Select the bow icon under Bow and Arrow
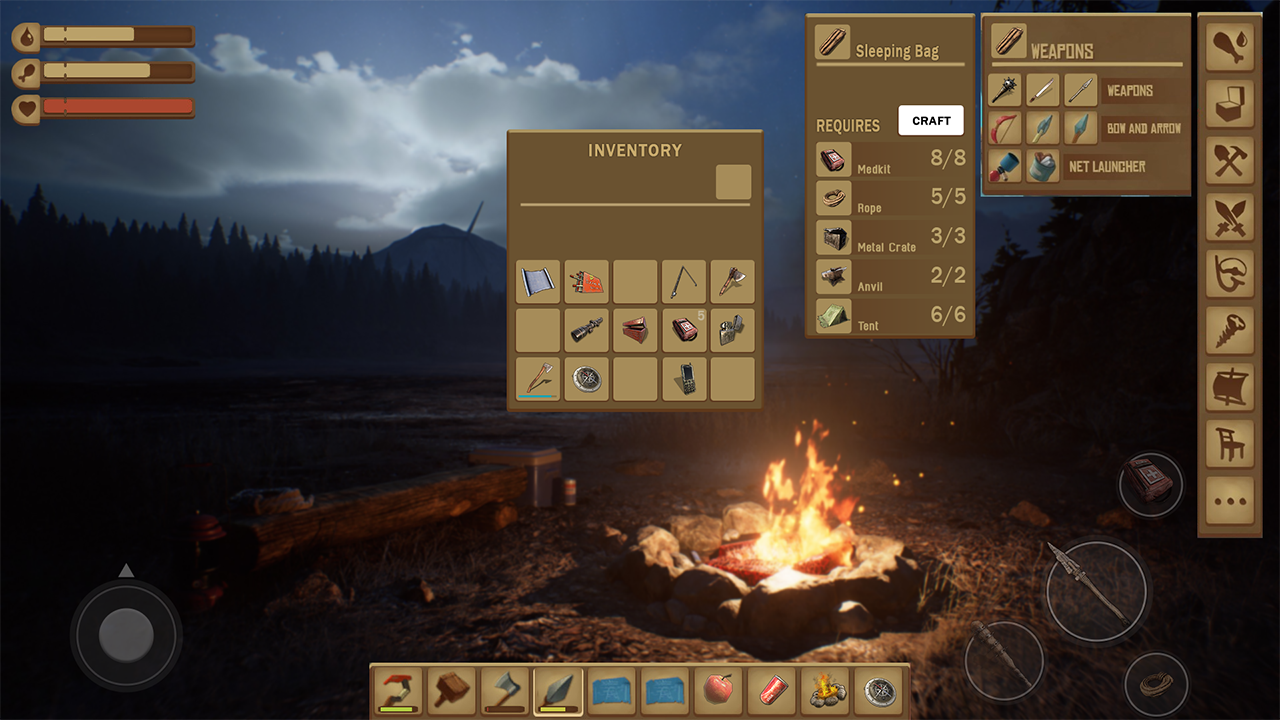The image size is (1280, 720). [1004, 128]
